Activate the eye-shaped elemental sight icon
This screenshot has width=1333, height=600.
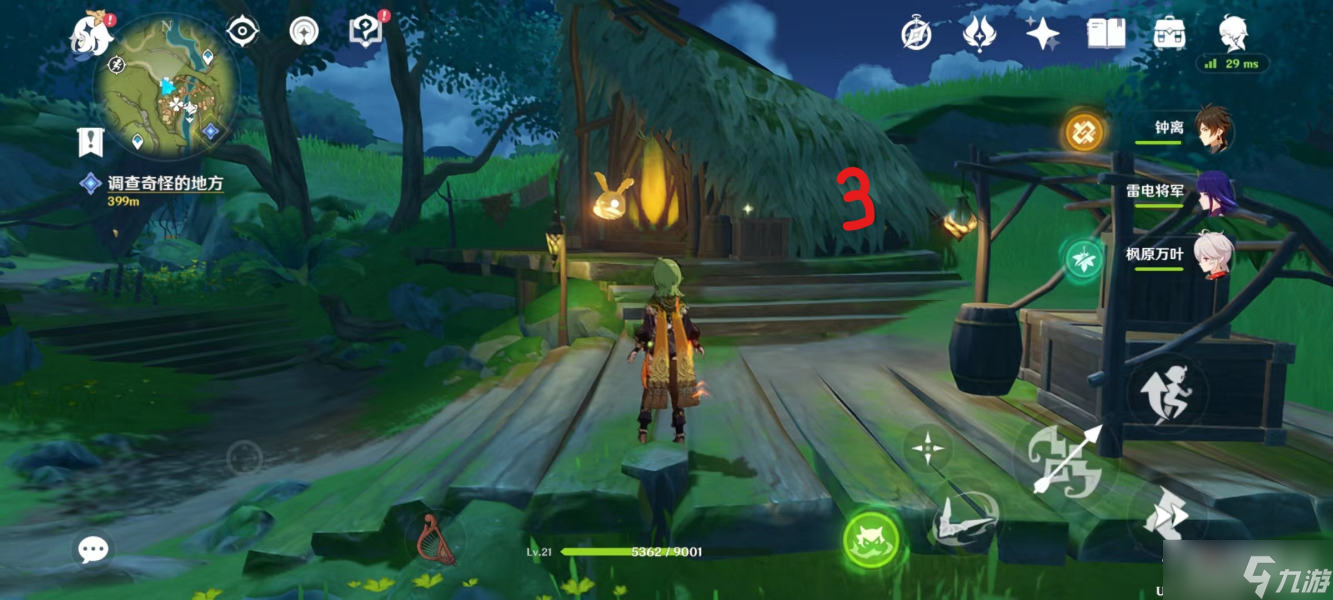[243, 32]
